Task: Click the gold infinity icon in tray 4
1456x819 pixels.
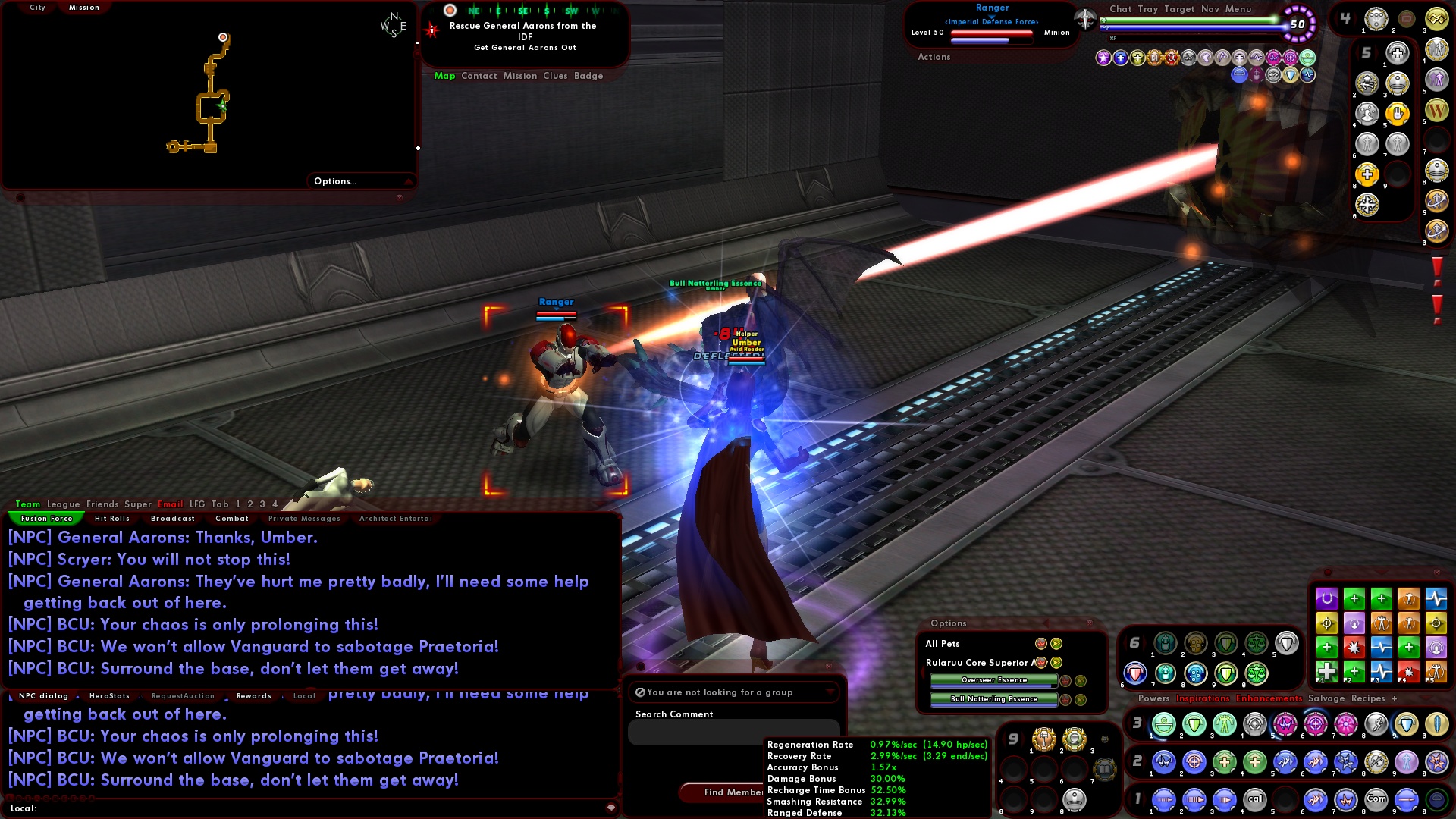Action: click(1436, 19)
